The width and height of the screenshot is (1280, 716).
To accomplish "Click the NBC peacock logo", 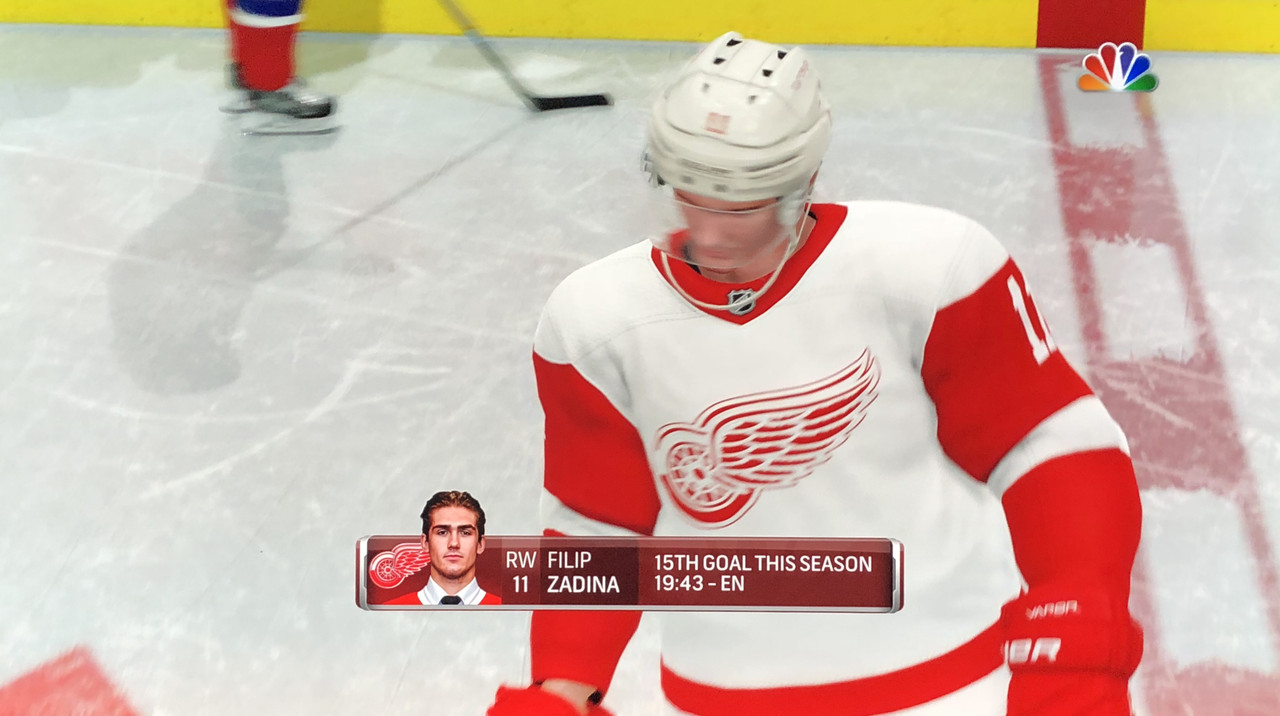I will pyautogui.click(x=1117, y=68).
